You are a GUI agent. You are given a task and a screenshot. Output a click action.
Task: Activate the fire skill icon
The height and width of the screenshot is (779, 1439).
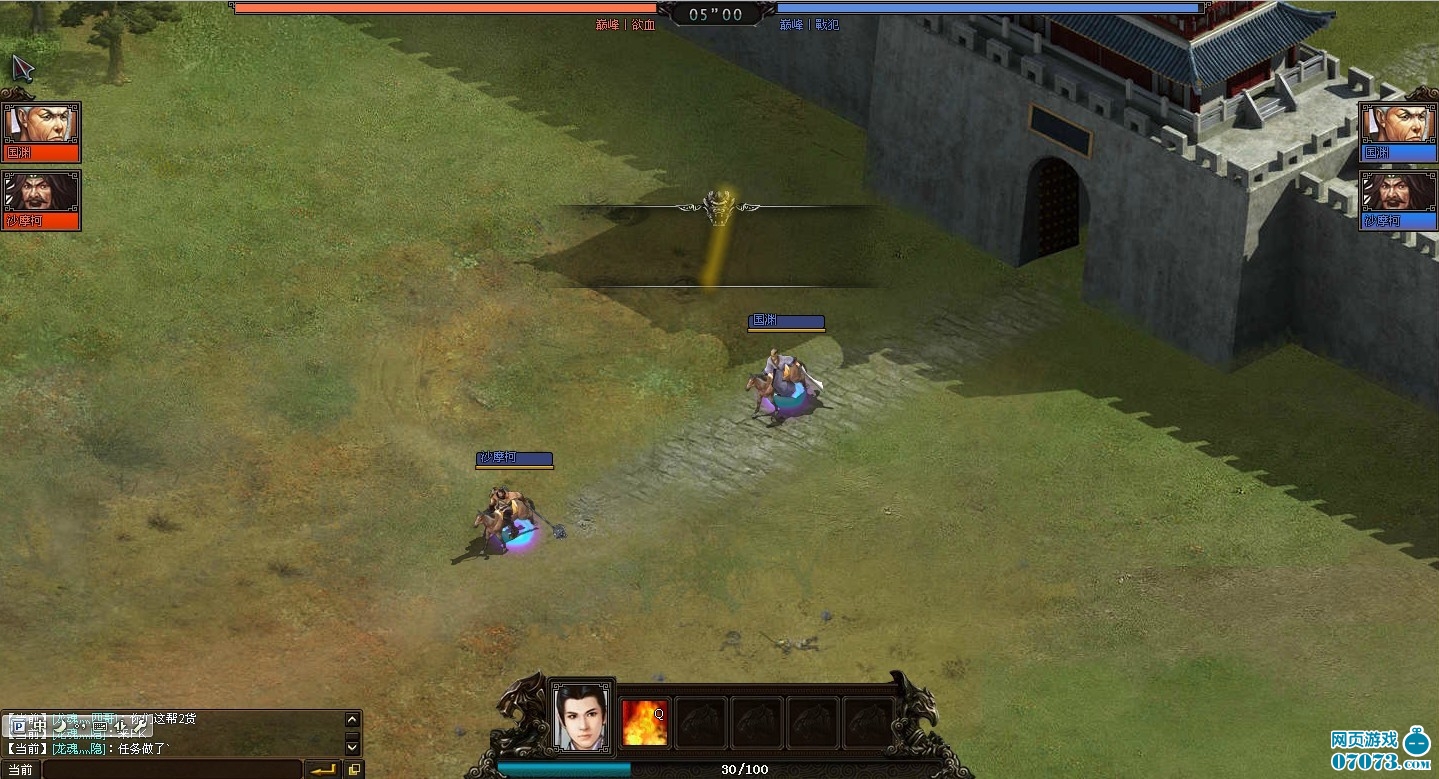(x=645, y=722)
